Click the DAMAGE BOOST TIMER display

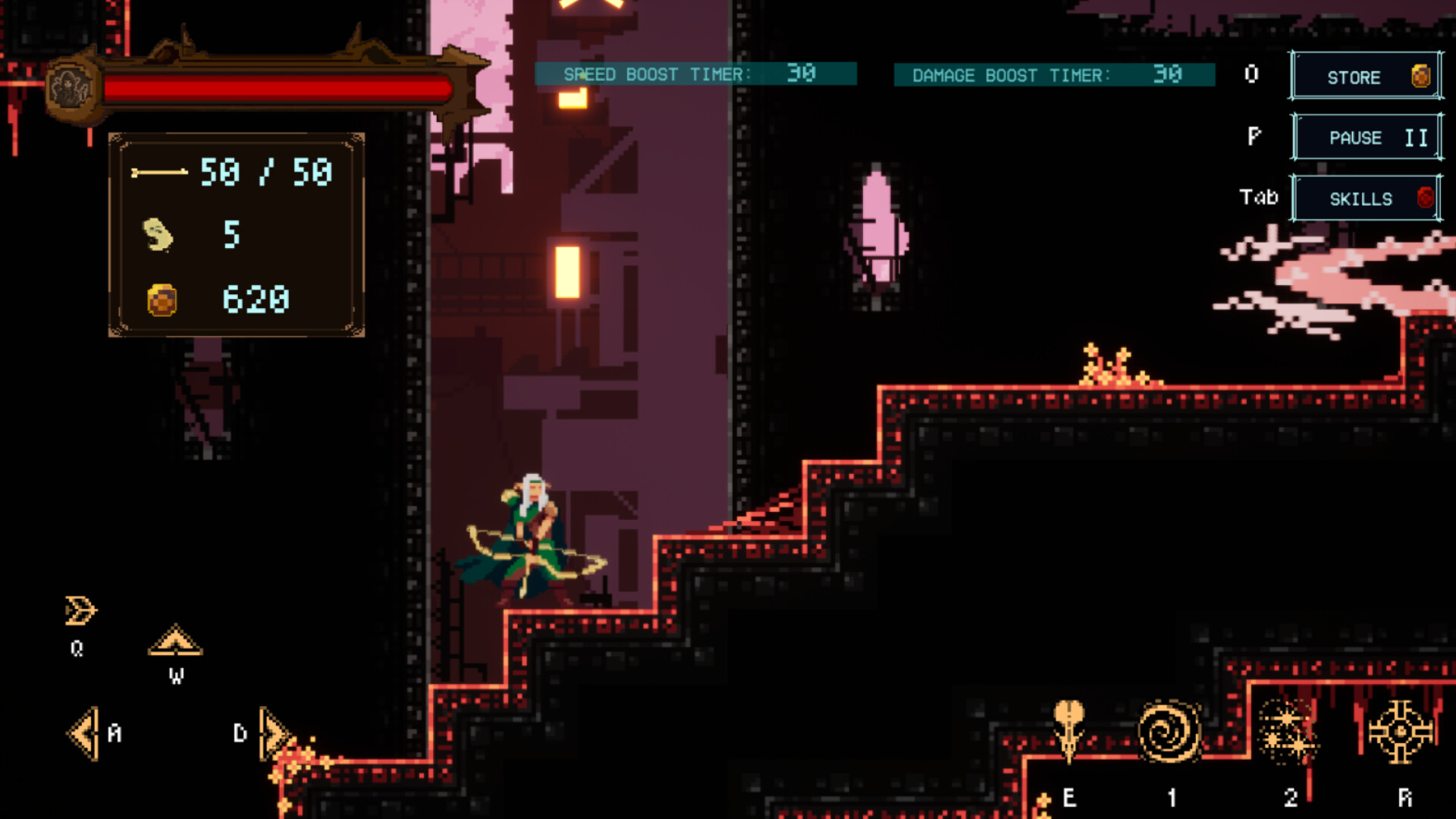coord(1054,75)
